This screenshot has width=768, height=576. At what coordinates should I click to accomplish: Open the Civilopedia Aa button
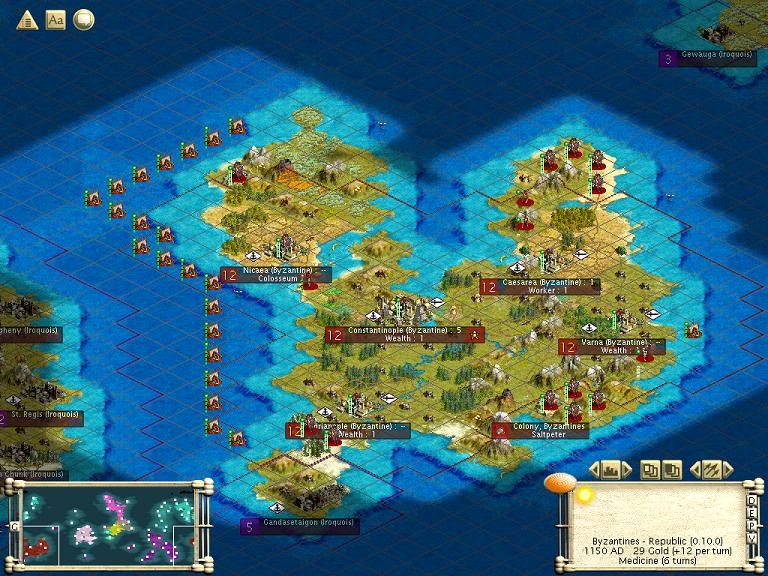[55, 19]
